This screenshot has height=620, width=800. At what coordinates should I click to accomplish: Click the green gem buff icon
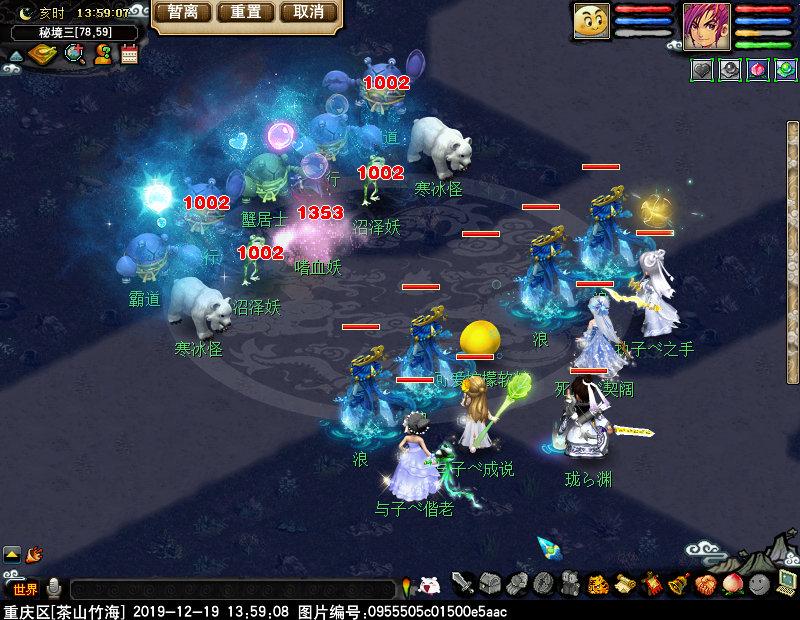click(785, 70)
